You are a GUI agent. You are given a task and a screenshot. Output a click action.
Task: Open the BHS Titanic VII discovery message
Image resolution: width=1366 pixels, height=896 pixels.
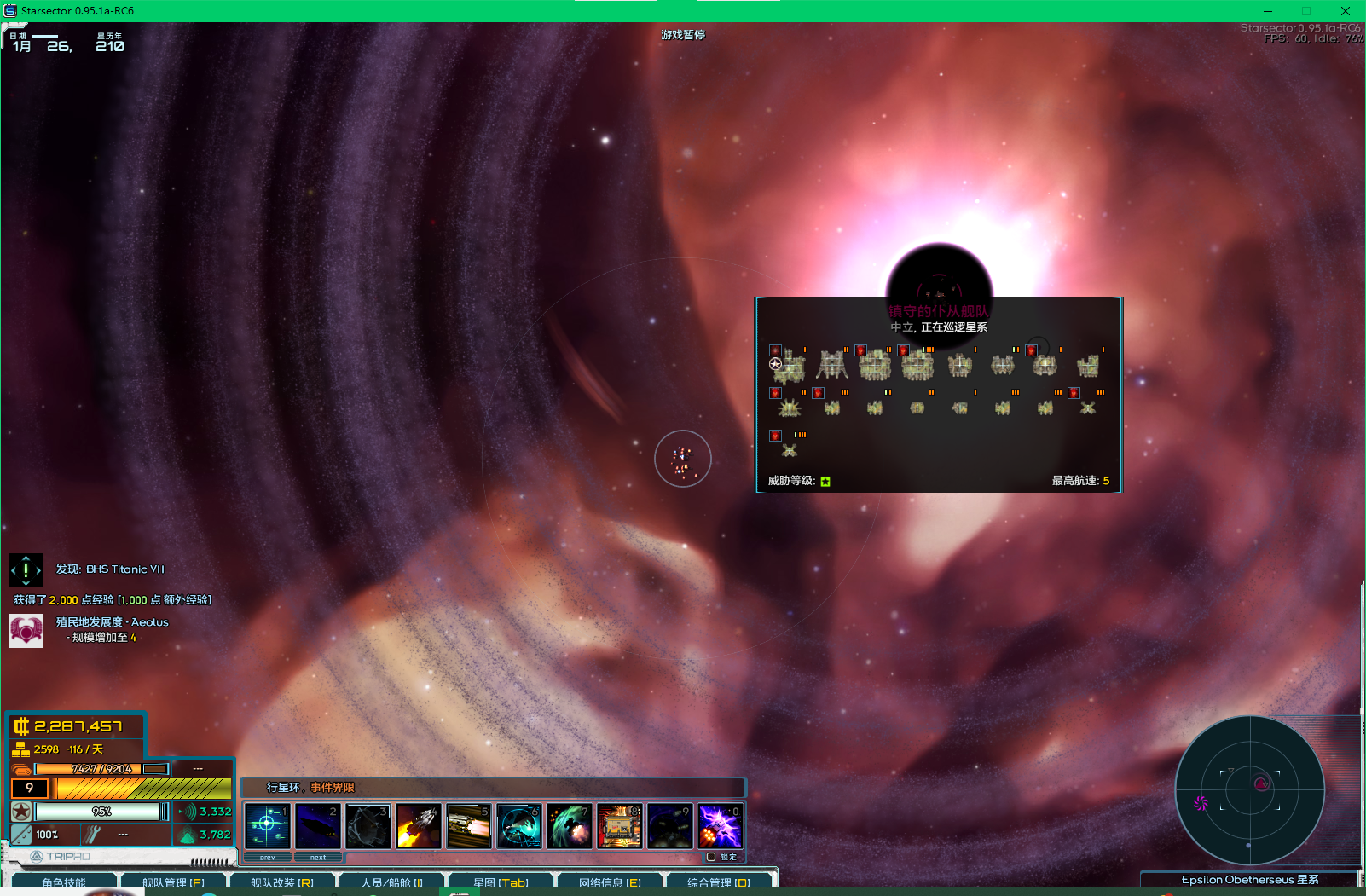click(x=110, y=569)
